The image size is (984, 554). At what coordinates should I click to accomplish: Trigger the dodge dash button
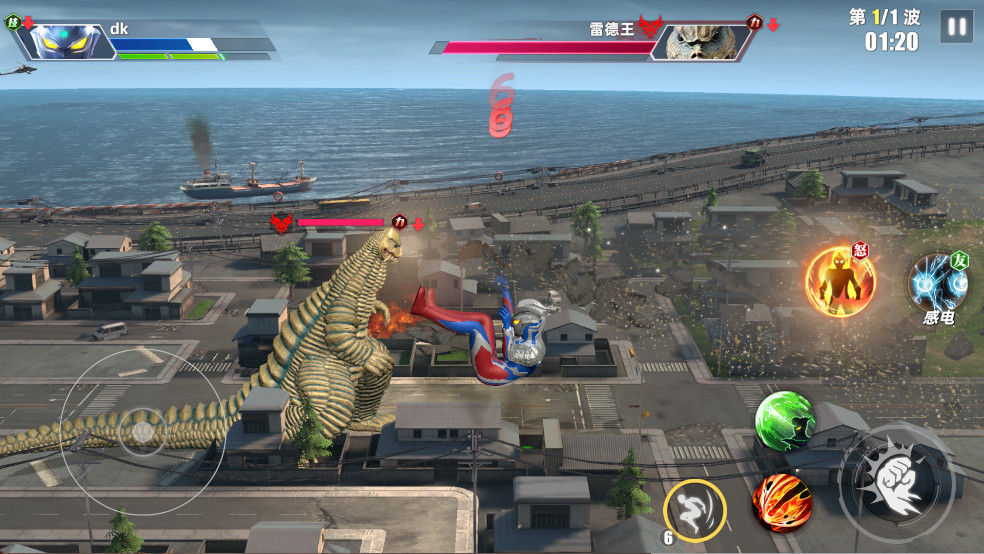[694, 507]
